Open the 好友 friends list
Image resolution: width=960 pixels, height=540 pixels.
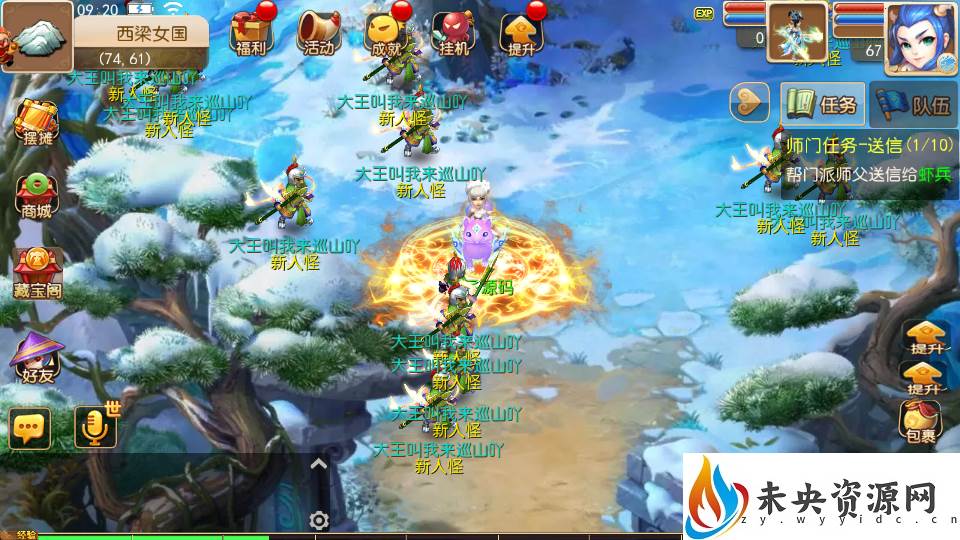(x=34, y=357)
